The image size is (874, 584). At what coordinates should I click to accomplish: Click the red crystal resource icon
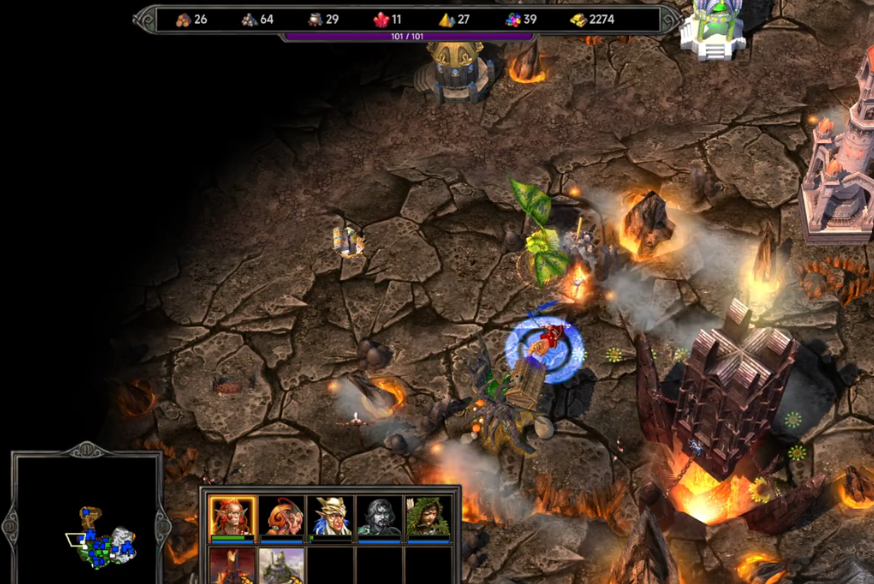380,19
